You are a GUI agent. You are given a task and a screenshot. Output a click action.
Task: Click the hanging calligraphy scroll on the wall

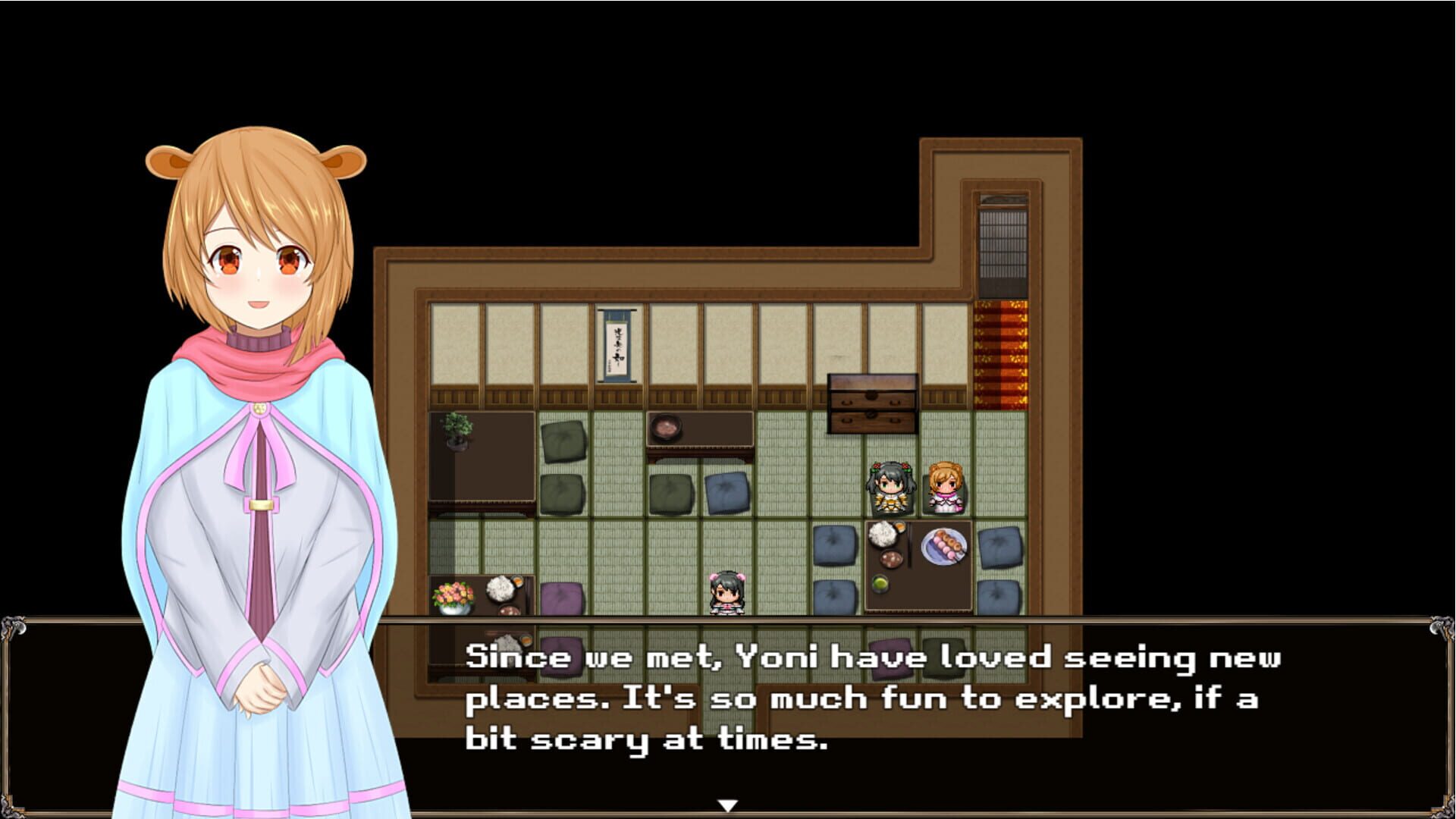[x=616, y=345]
